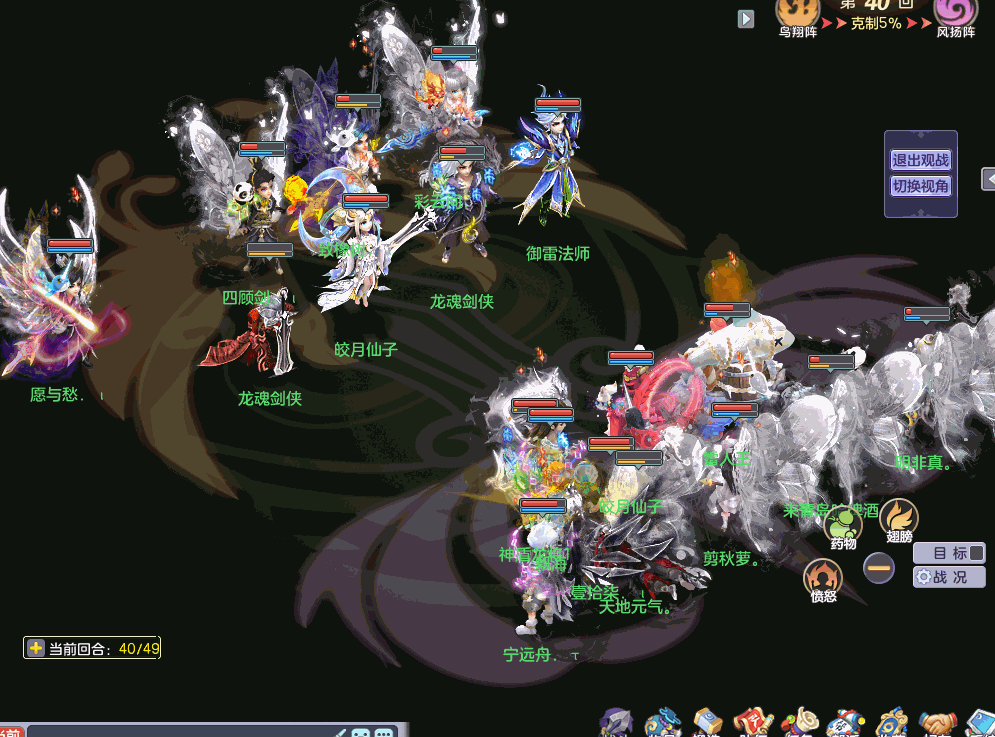Image resolution: width=995 pixels, height=737 pixels.
Task: Open the handshake icon in the bottom bar
Action: click(939, 724)
